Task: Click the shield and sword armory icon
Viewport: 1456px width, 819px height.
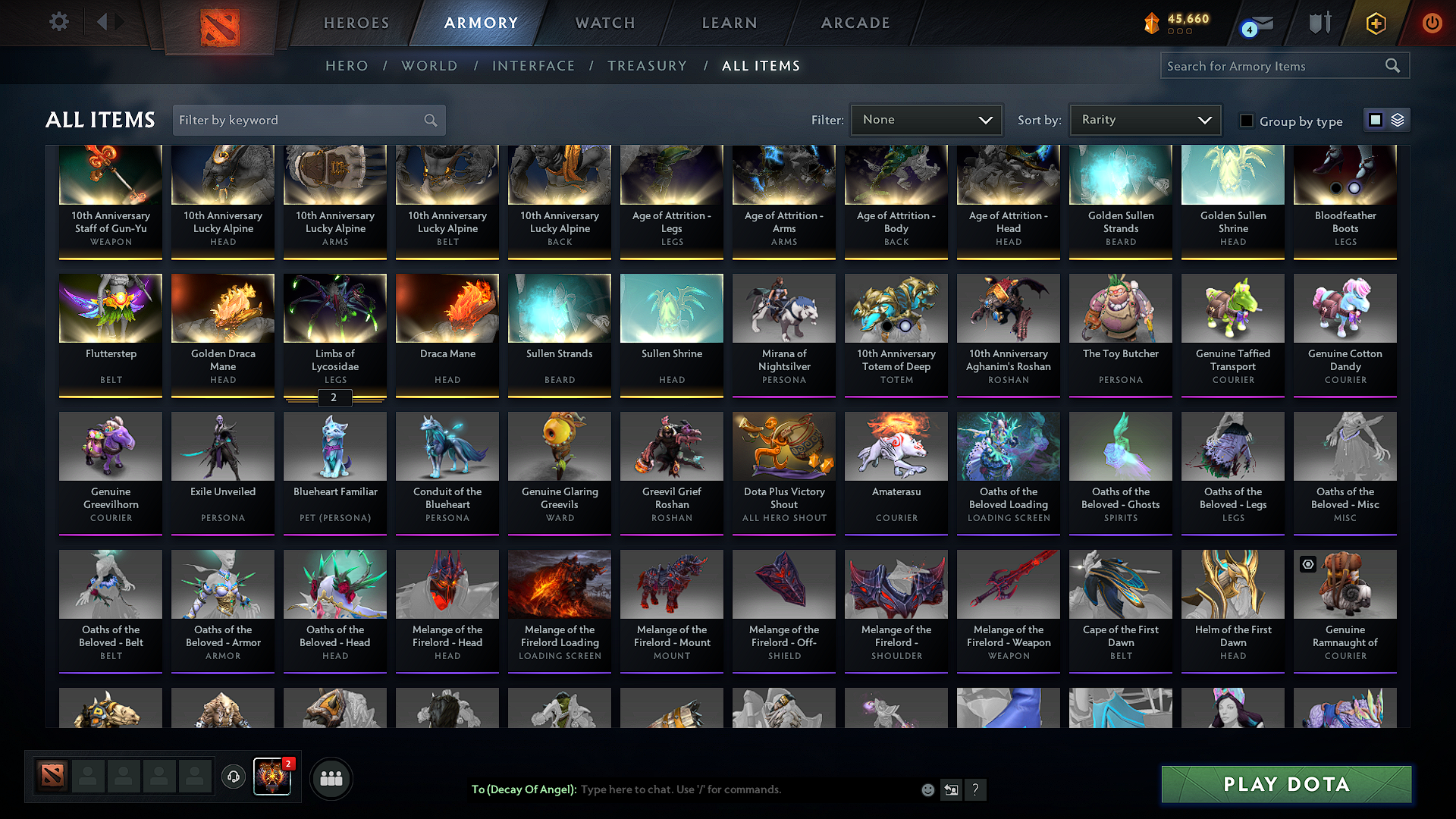Action: [1319, 23]
